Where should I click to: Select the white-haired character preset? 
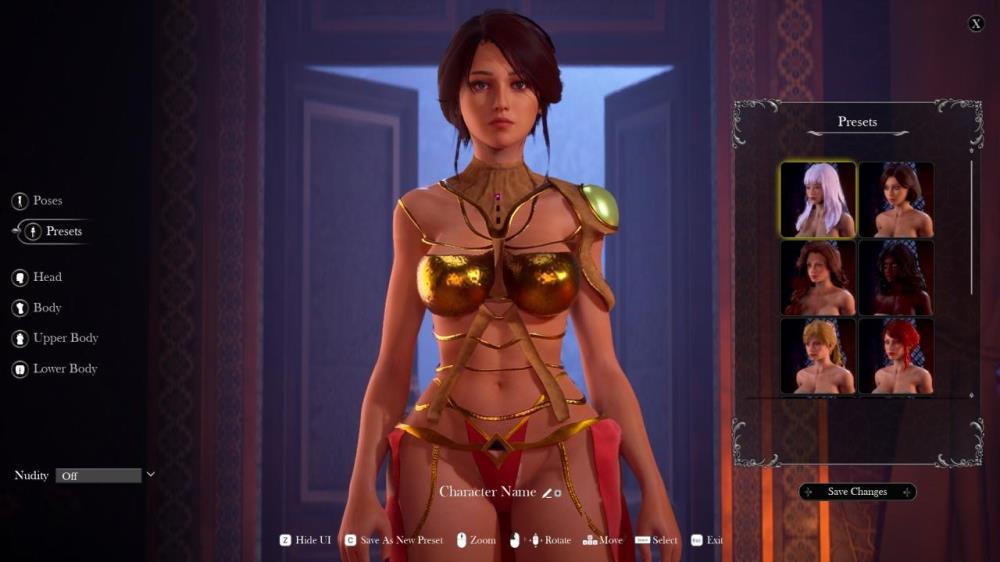818,200
